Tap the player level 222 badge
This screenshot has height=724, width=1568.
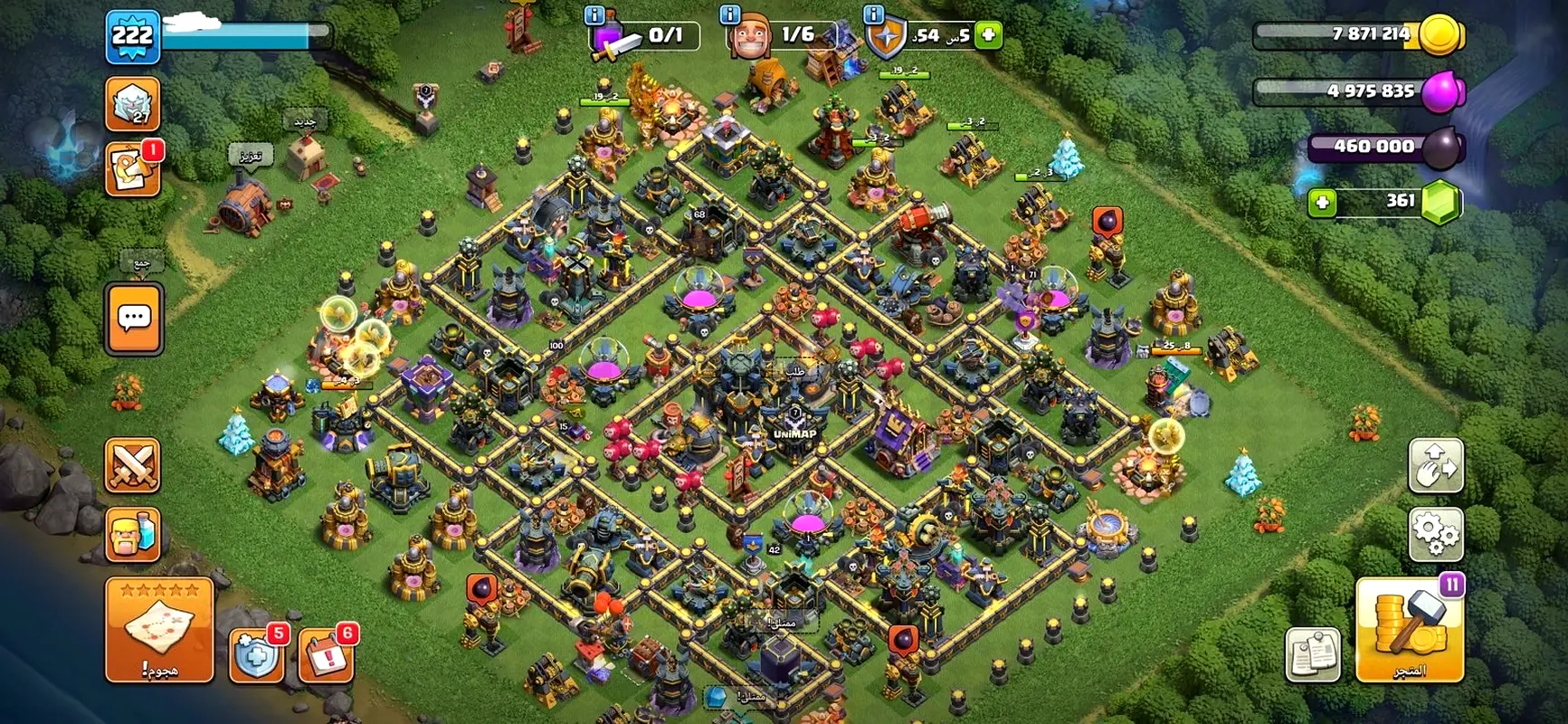[132, 37]
